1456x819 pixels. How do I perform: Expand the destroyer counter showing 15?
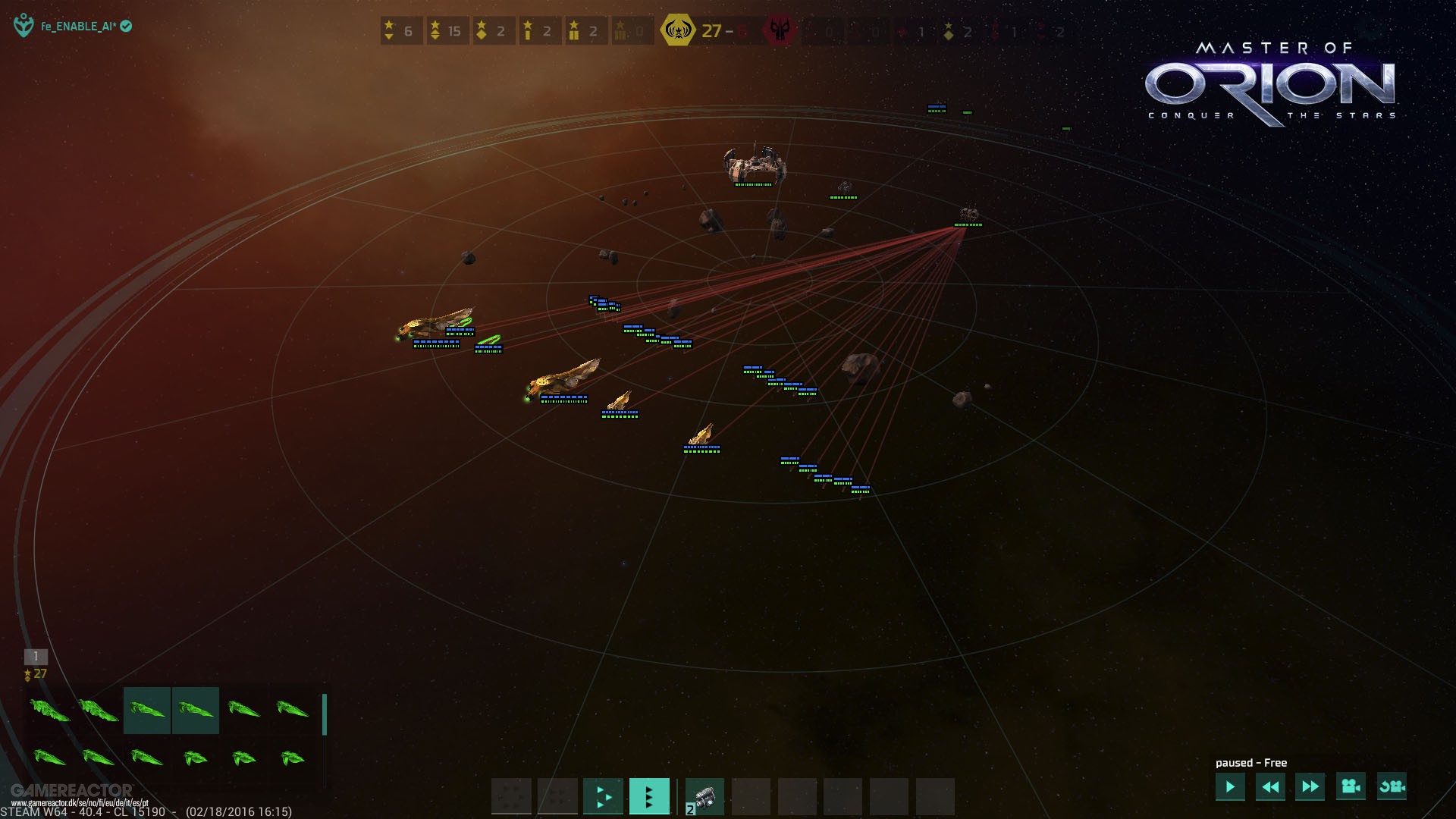coord(447,31)
